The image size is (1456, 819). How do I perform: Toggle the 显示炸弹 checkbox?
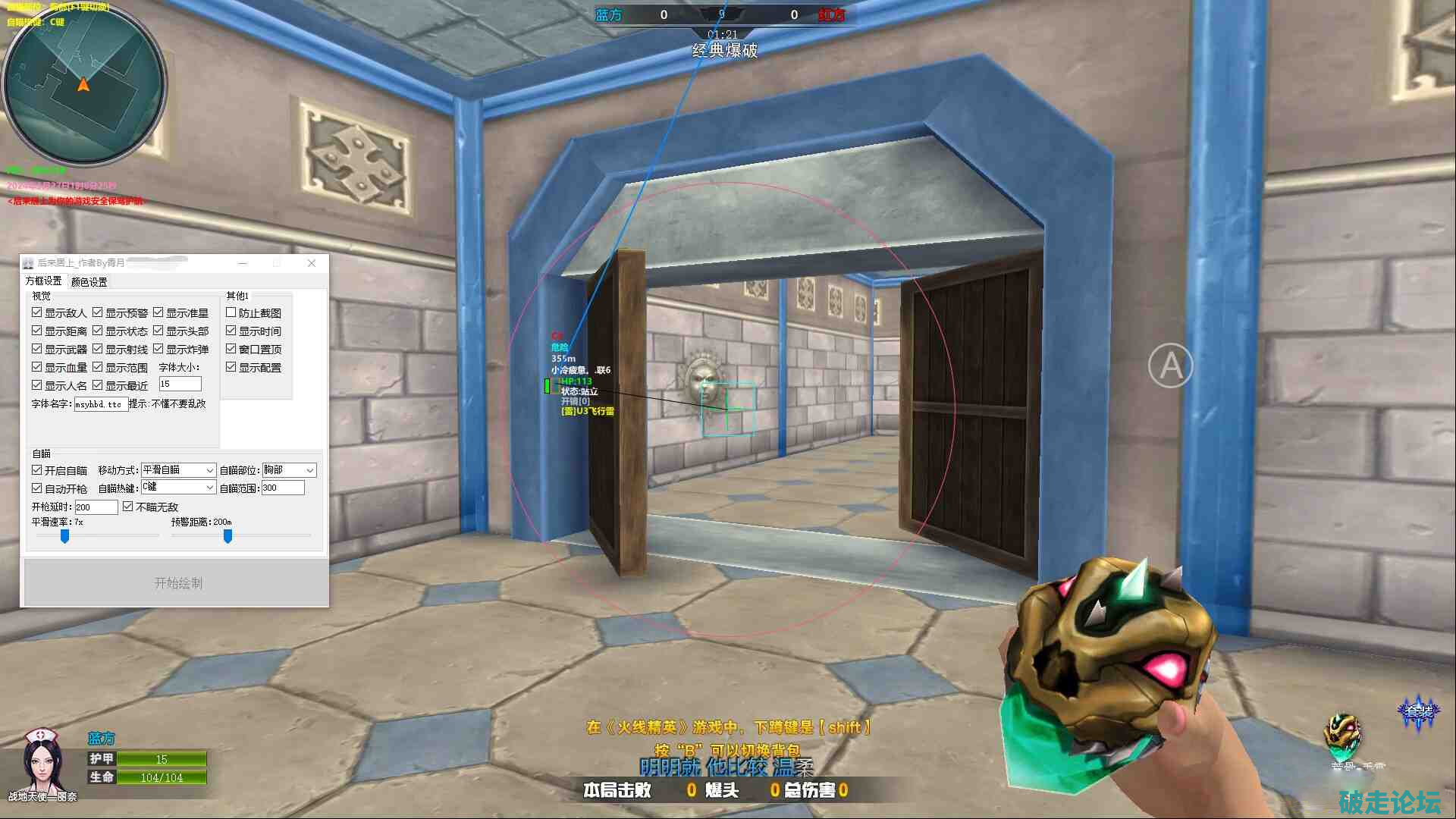pyautogui.click(x=158, y=349)
